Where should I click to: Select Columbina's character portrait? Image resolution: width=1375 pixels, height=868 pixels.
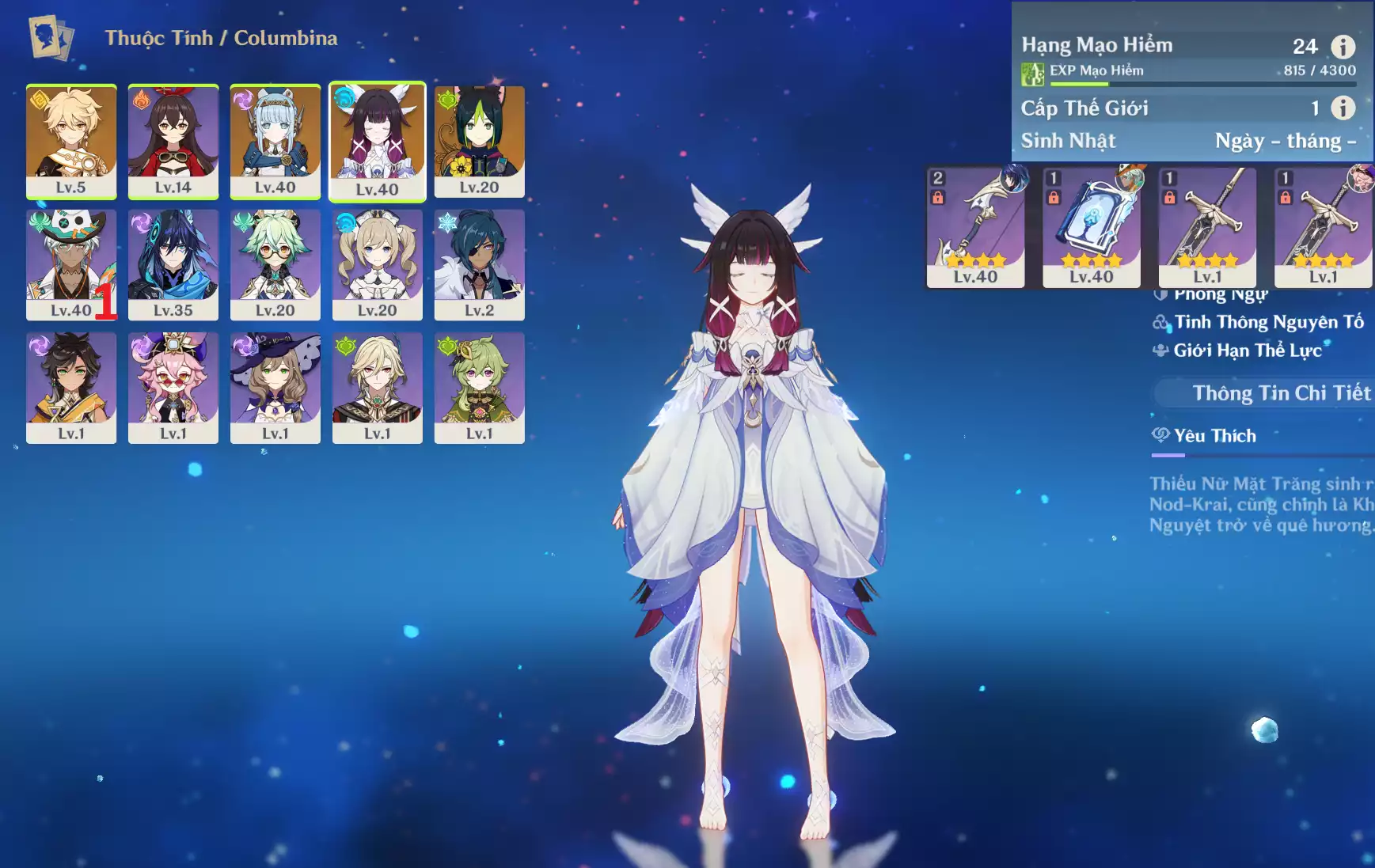tap(377, 141)
